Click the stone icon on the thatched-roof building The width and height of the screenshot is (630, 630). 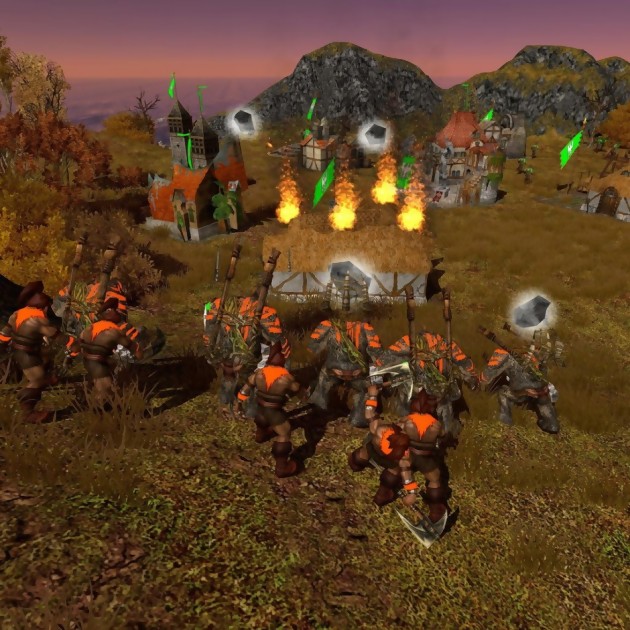click(x=347, y=273)
